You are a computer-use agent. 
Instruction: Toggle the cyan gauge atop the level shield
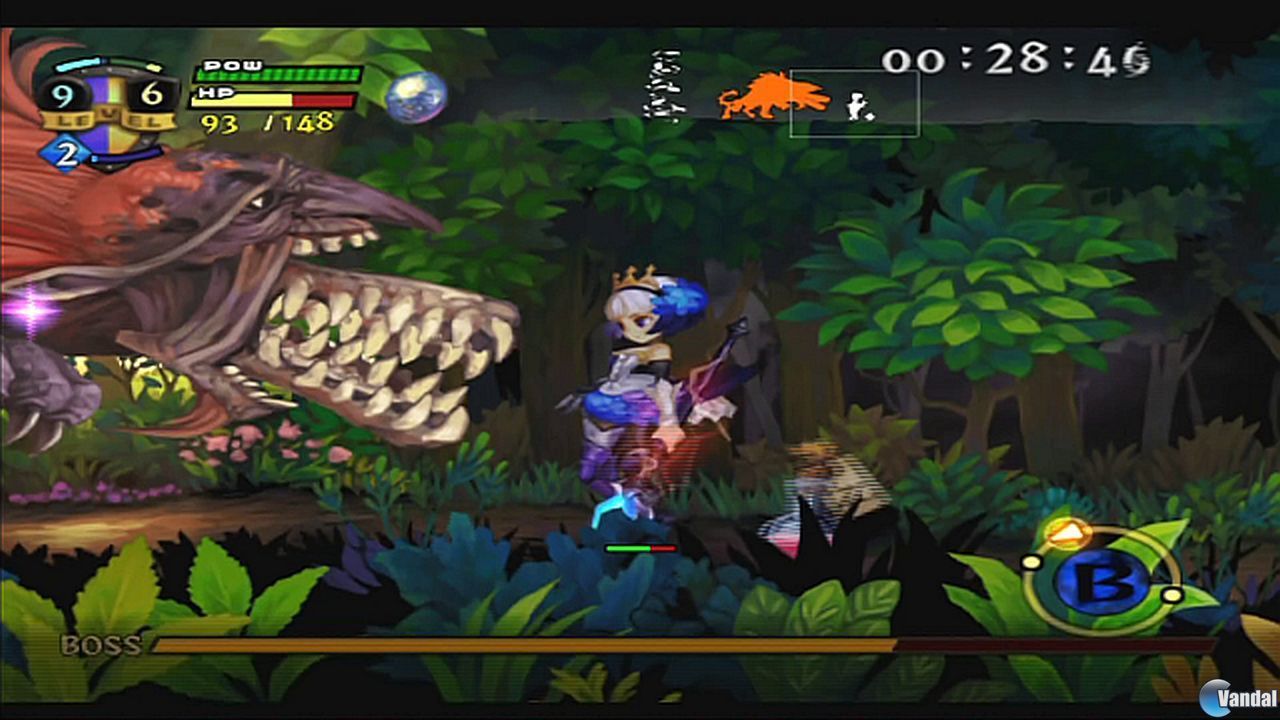[75, 62]
